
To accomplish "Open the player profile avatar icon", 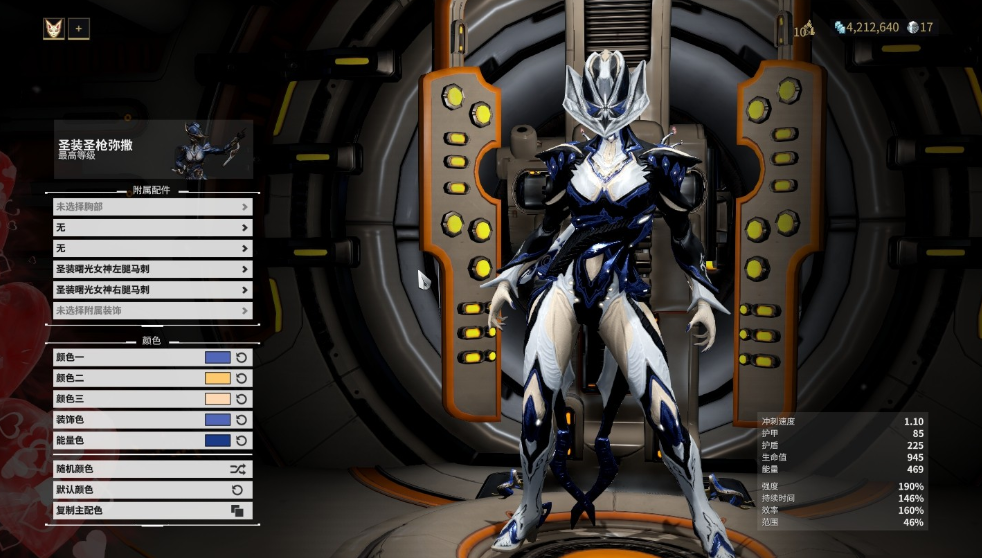I will 54,28.
